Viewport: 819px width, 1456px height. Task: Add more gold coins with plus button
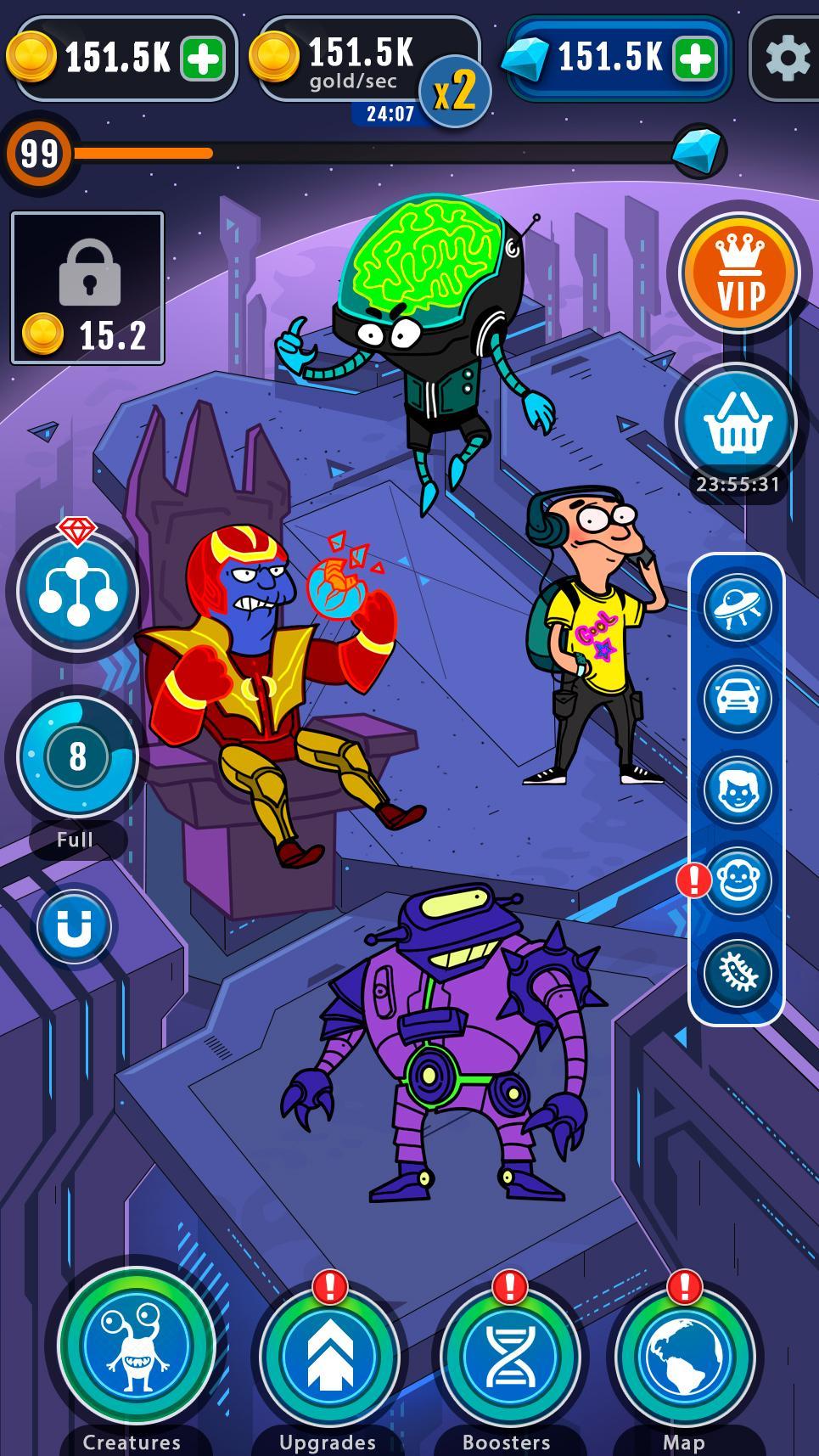pos(203,59)
